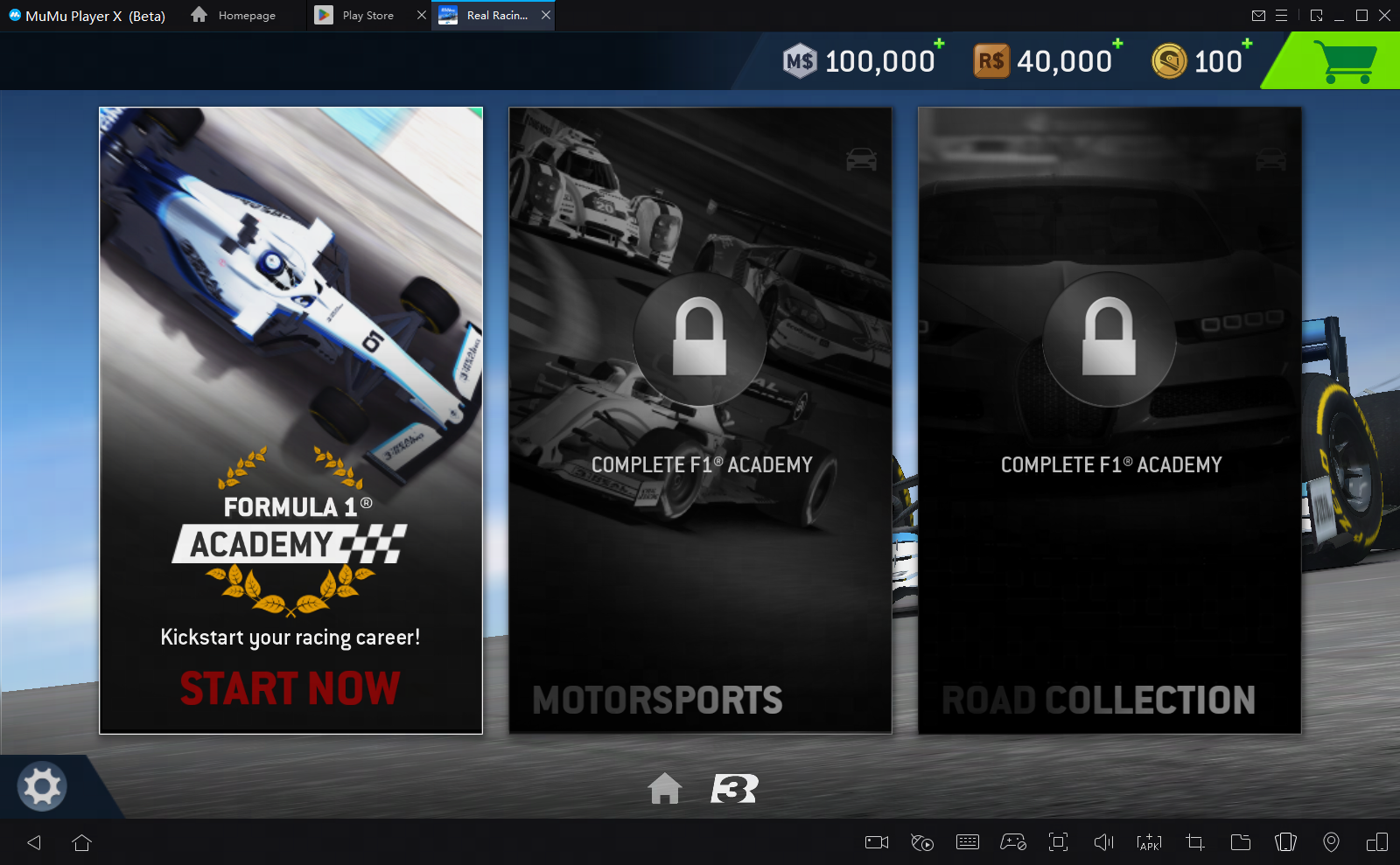Open the keyboard mapping settings

(967, 842)
